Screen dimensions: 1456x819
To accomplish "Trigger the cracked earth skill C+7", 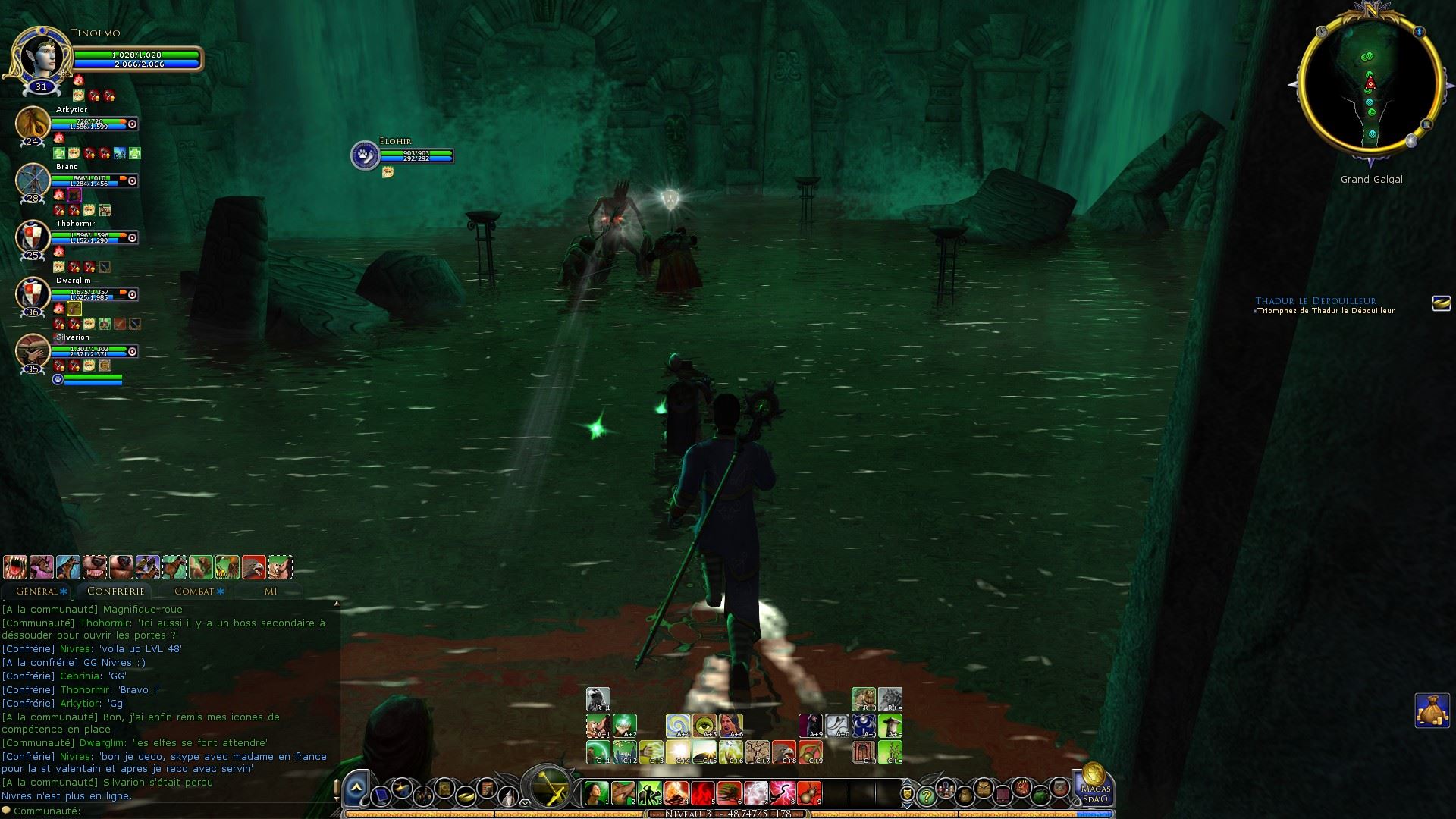I will pyautogui.click(x=758, y=752).
